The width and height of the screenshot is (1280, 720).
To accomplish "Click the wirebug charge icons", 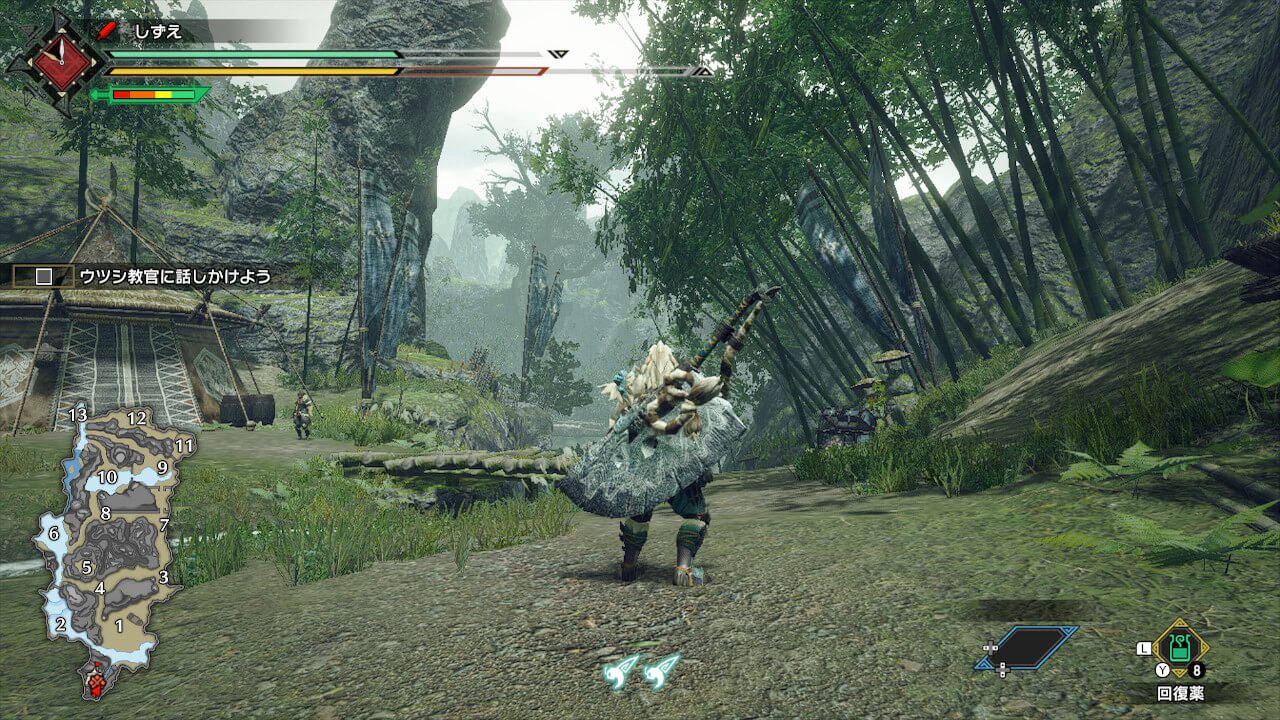I will coord(642,669).
